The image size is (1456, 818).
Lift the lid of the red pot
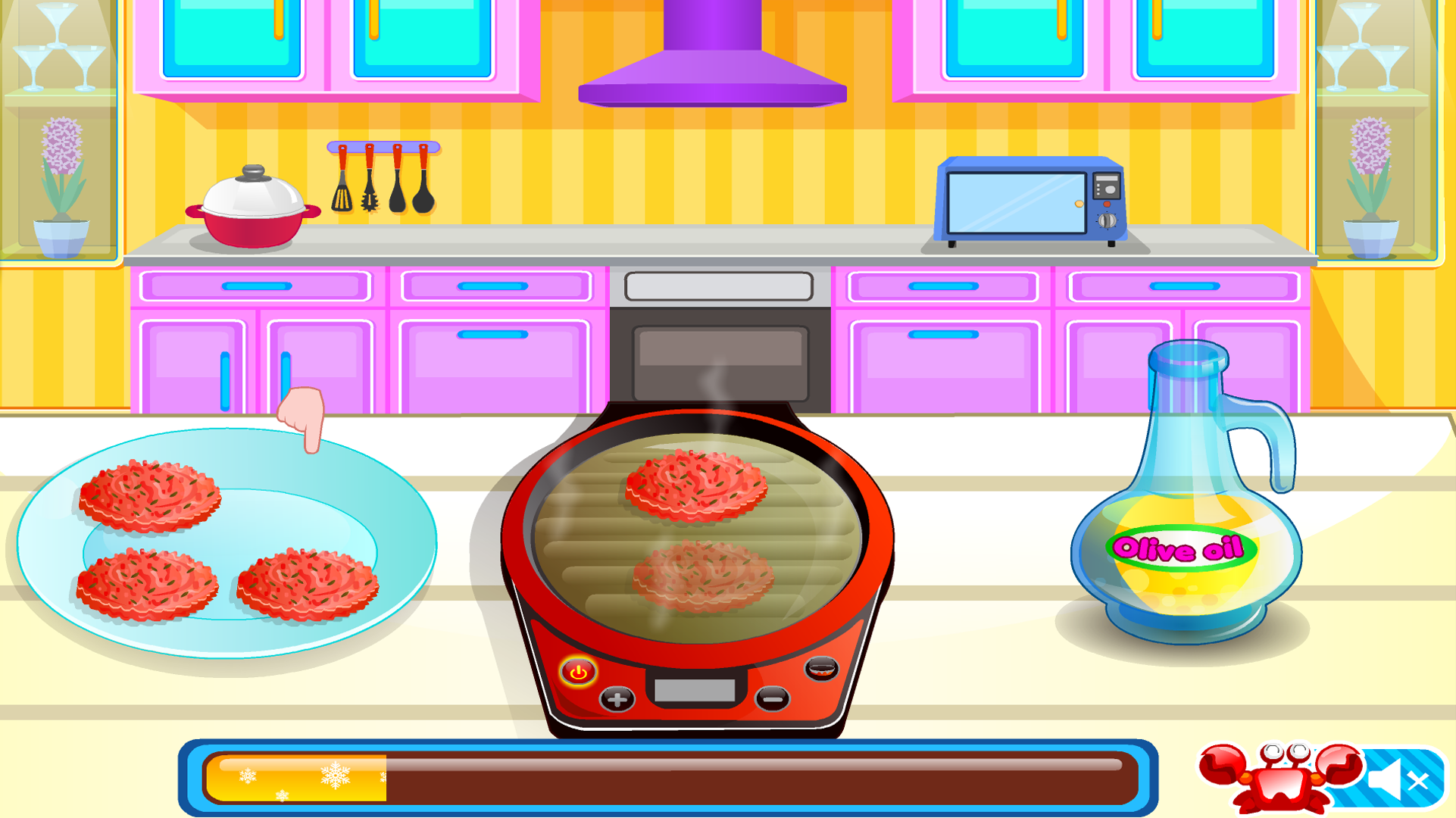pyautogui.click(x=252, y=184)
